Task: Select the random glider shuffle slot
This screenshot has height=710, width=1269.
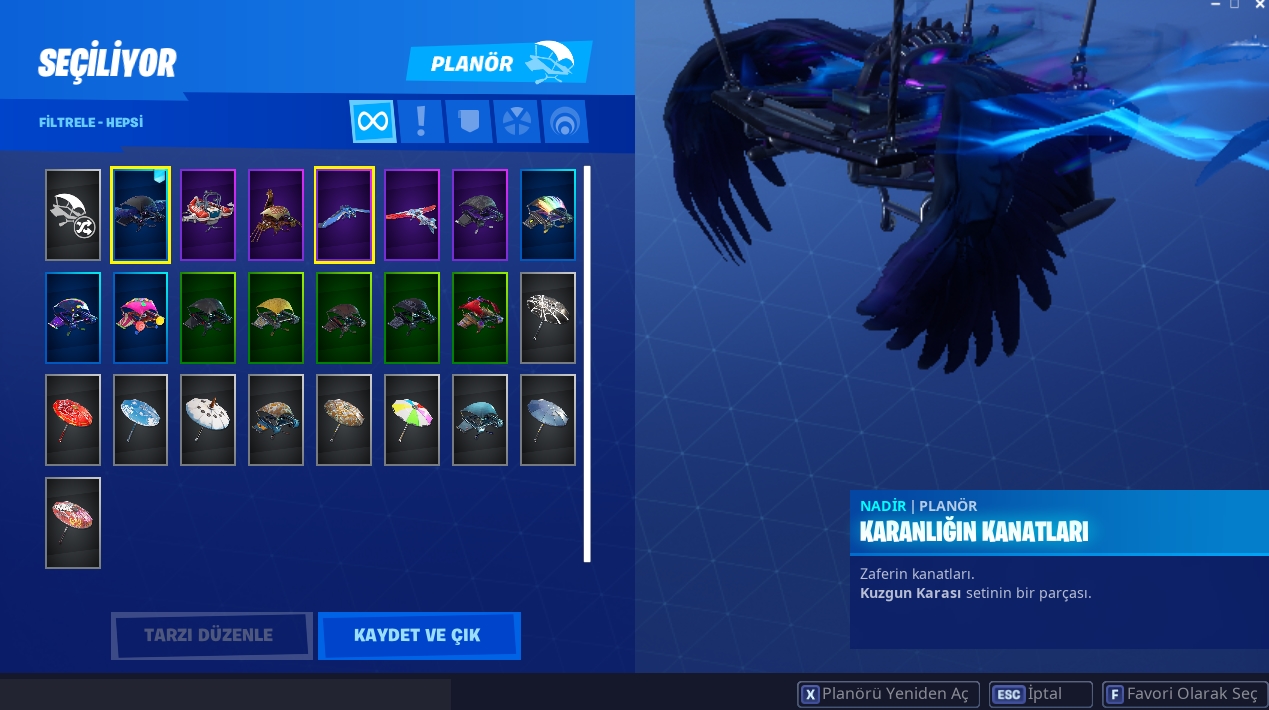Action: pyautogui.click(x=73, y=215)
